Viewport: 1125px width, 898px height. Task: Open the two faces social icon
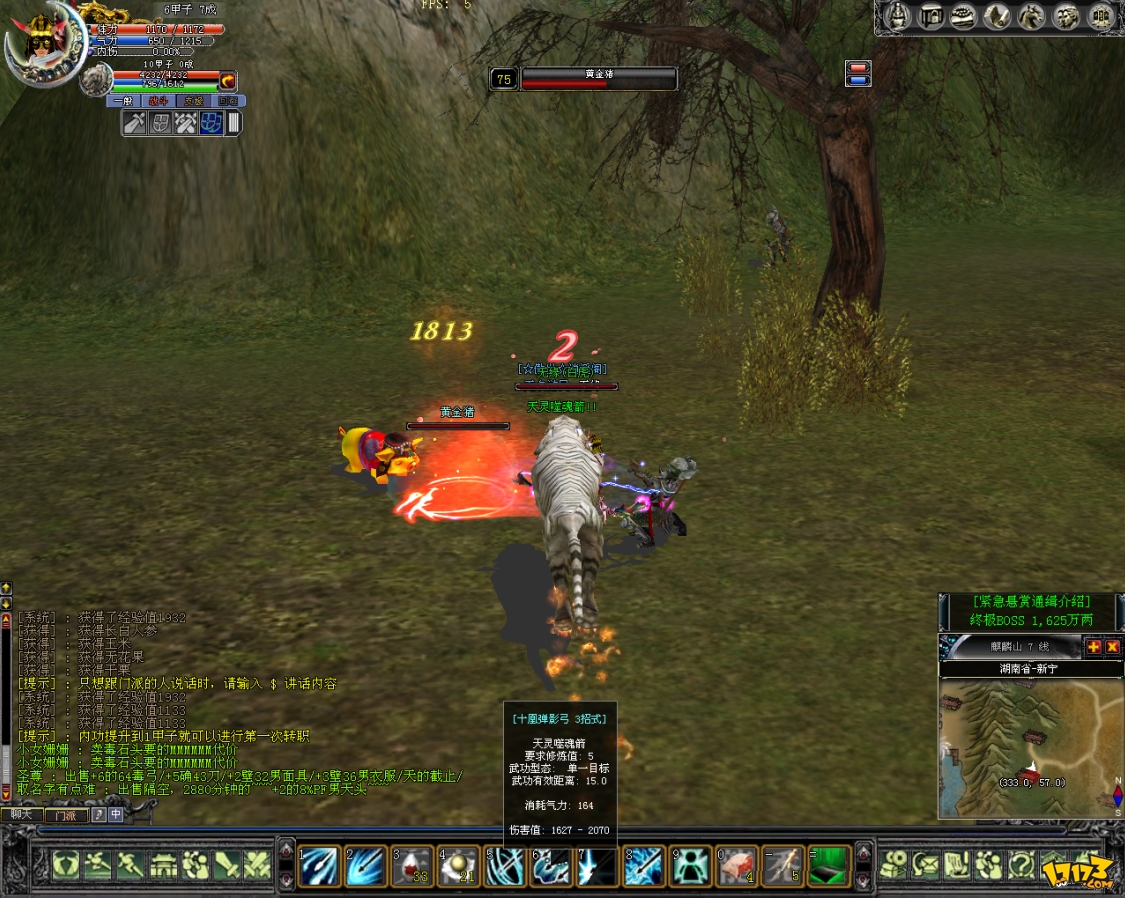point(1067,17)
